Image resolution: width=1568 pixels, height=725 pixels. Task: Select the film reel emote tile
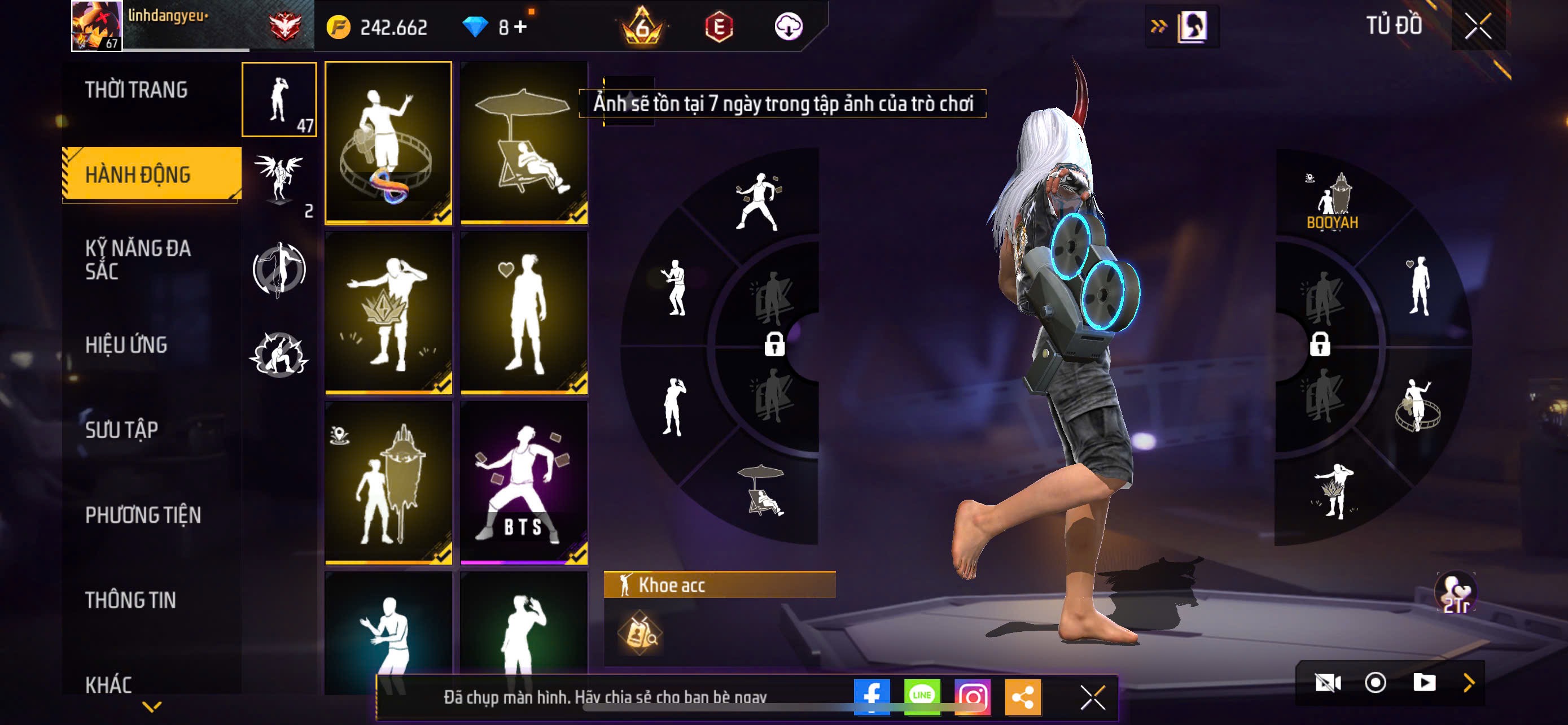(x=388, y=142)
